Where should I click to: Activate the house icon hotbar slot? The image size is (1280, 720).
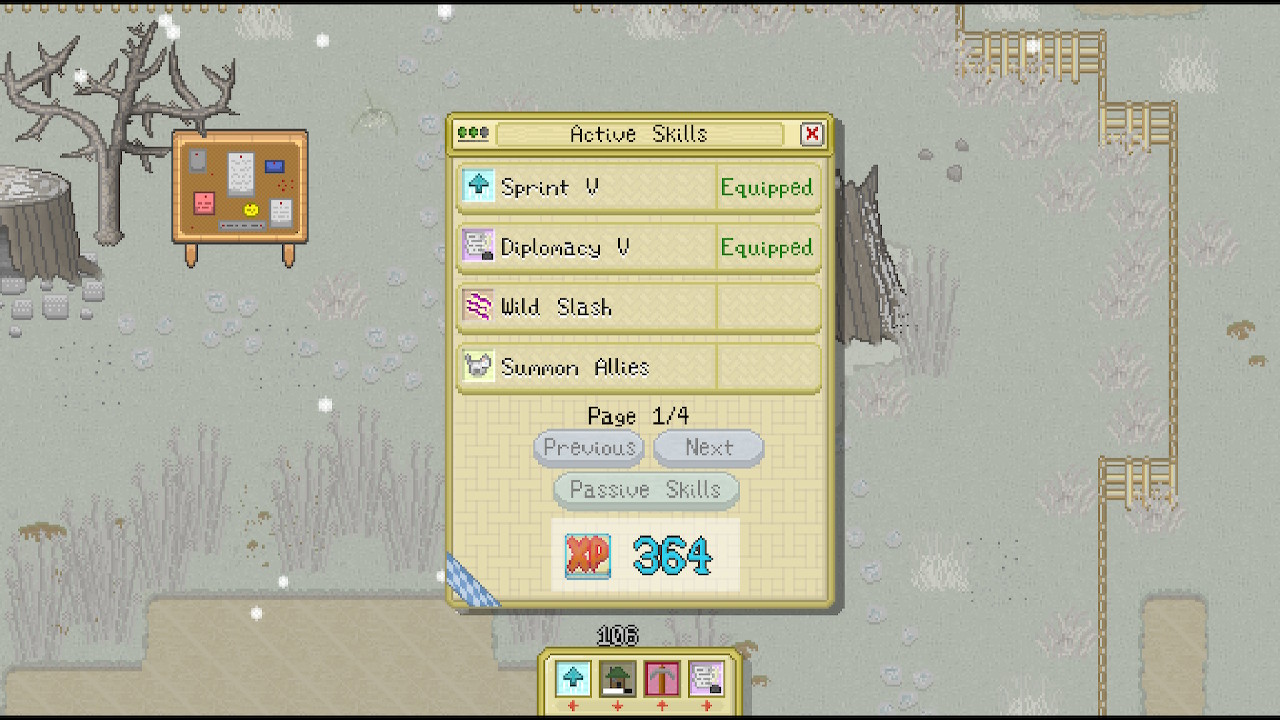(617, 679)
